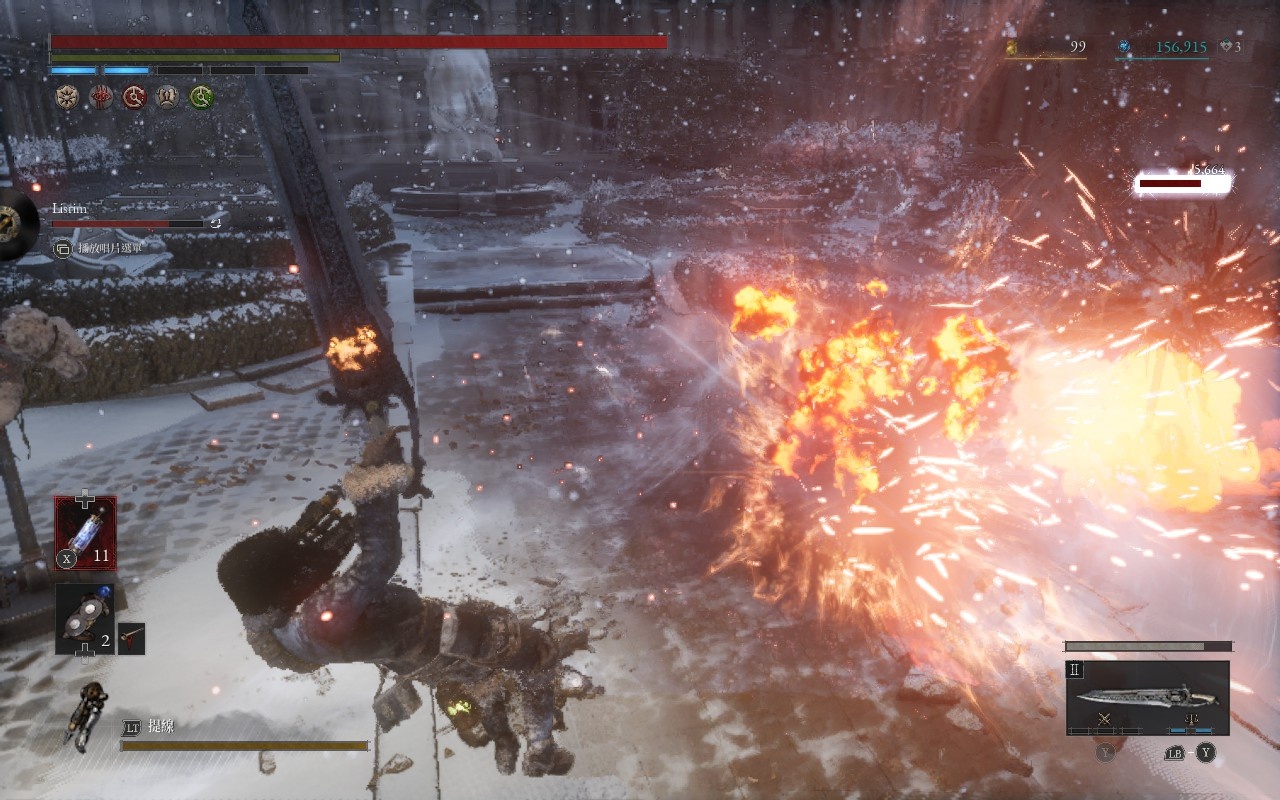Activate the Legion Arm icon
The image size is (1280, 800).
pyautogui.click(x=88, y=711)
